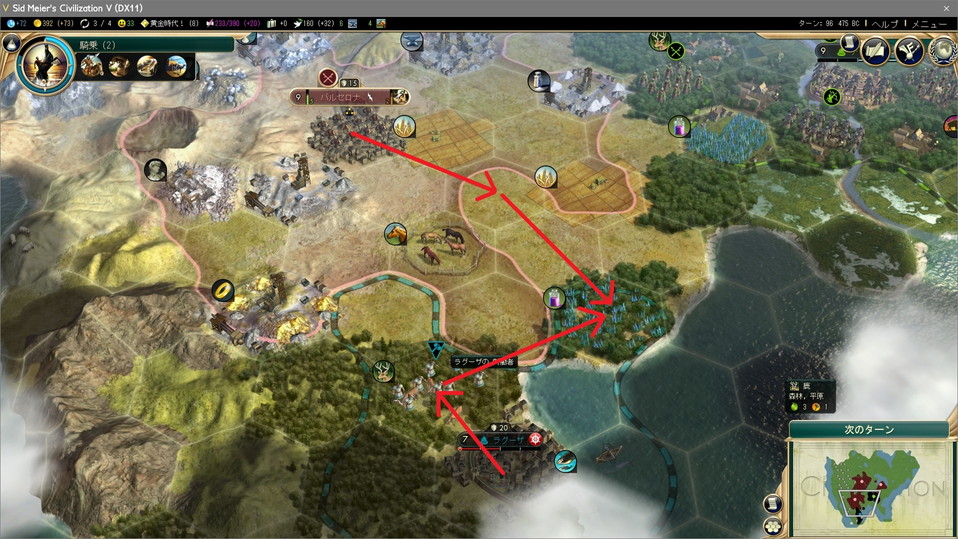Click the 次のターン (Next Turn) button

tap(868, 429)
